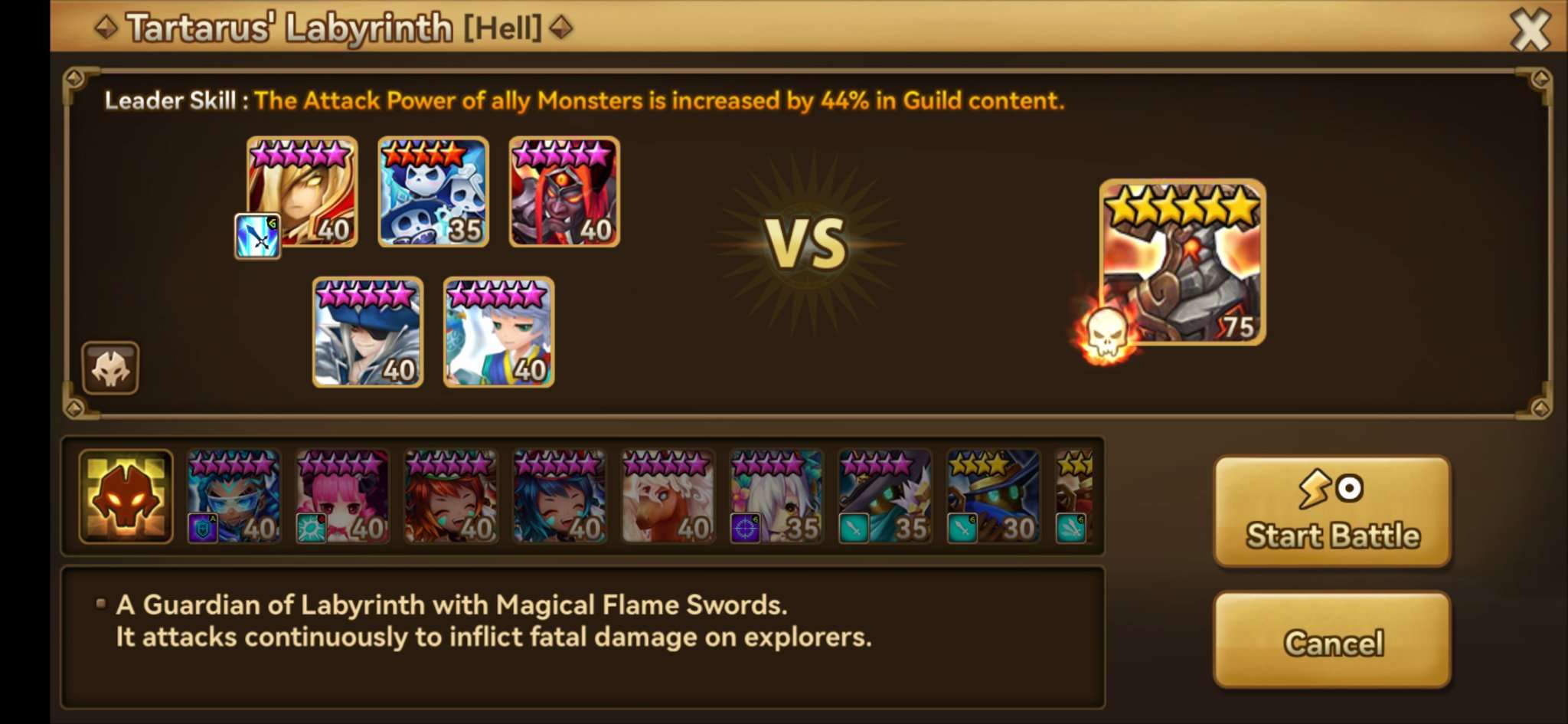
Task: Remove the level 35 panda ghost squad from the team
Action: pos(433,192)
